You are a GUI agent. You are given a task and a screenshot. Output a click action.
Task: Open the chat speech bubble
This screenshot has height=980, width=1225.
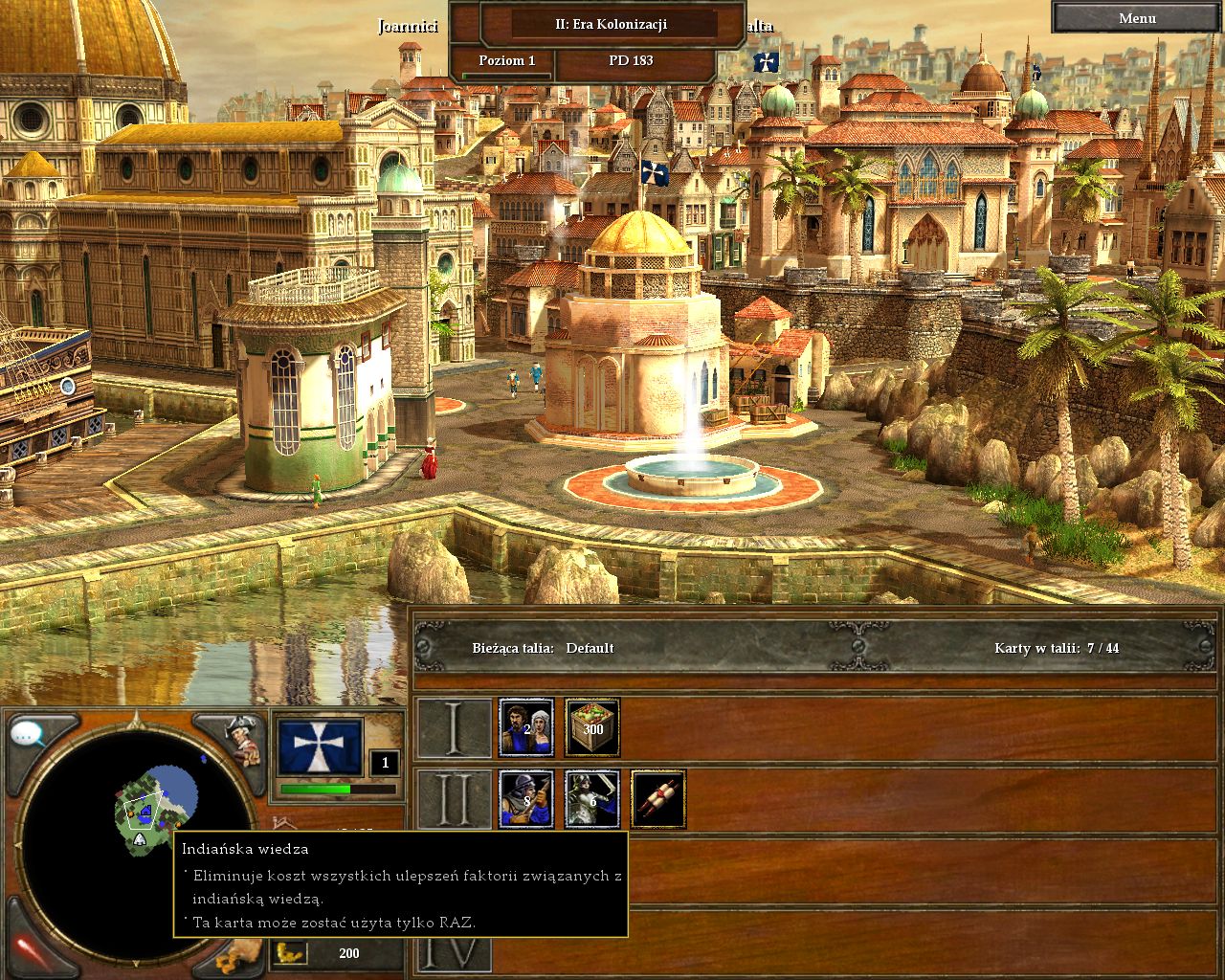coord(29,735)
